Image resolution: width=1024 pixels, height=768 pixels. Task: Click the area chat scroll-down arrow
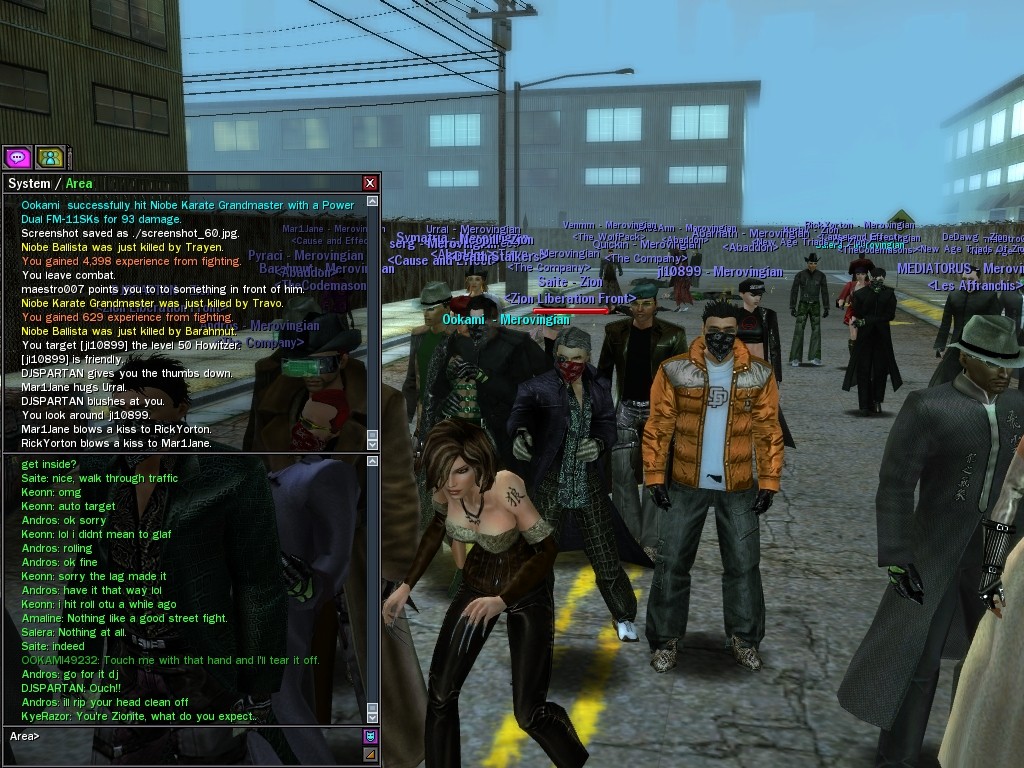(x=373, y=717)
